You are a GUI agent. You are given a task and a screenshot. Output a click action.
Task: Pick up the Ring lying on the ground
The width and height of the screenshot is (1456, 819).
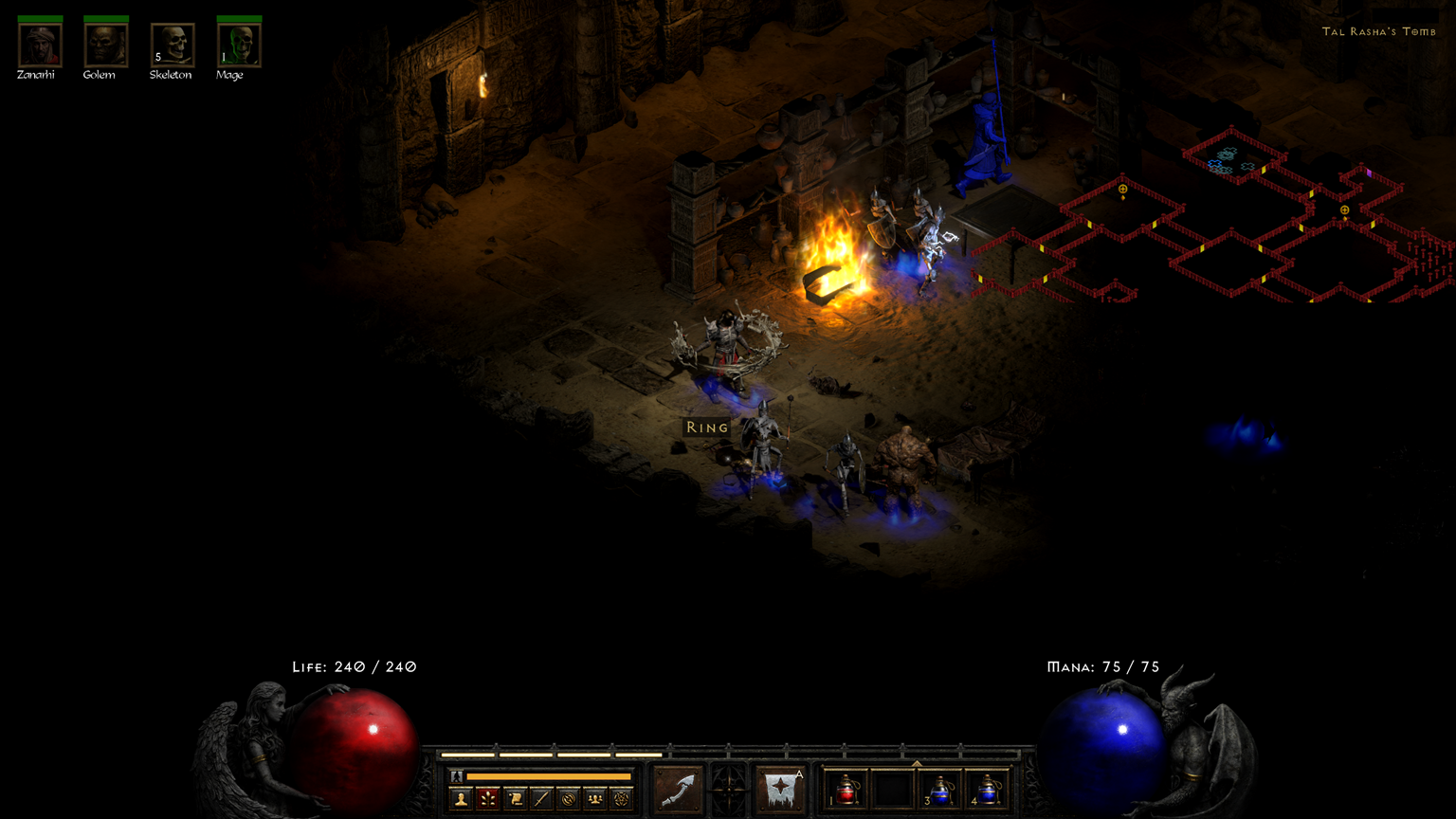[x=707, y=428]
